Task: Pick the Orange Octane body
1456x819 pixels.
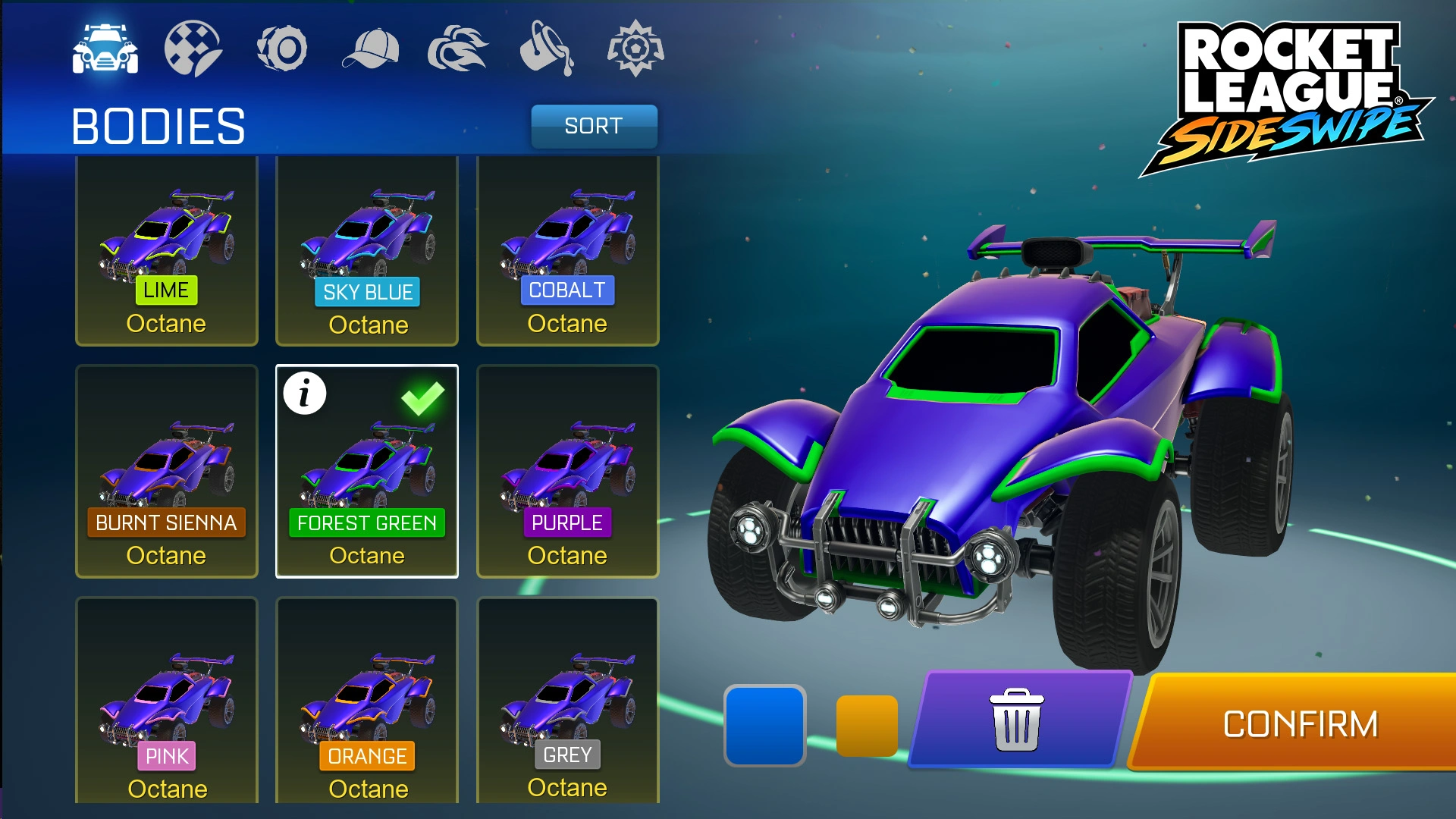Action: [367, 701]
